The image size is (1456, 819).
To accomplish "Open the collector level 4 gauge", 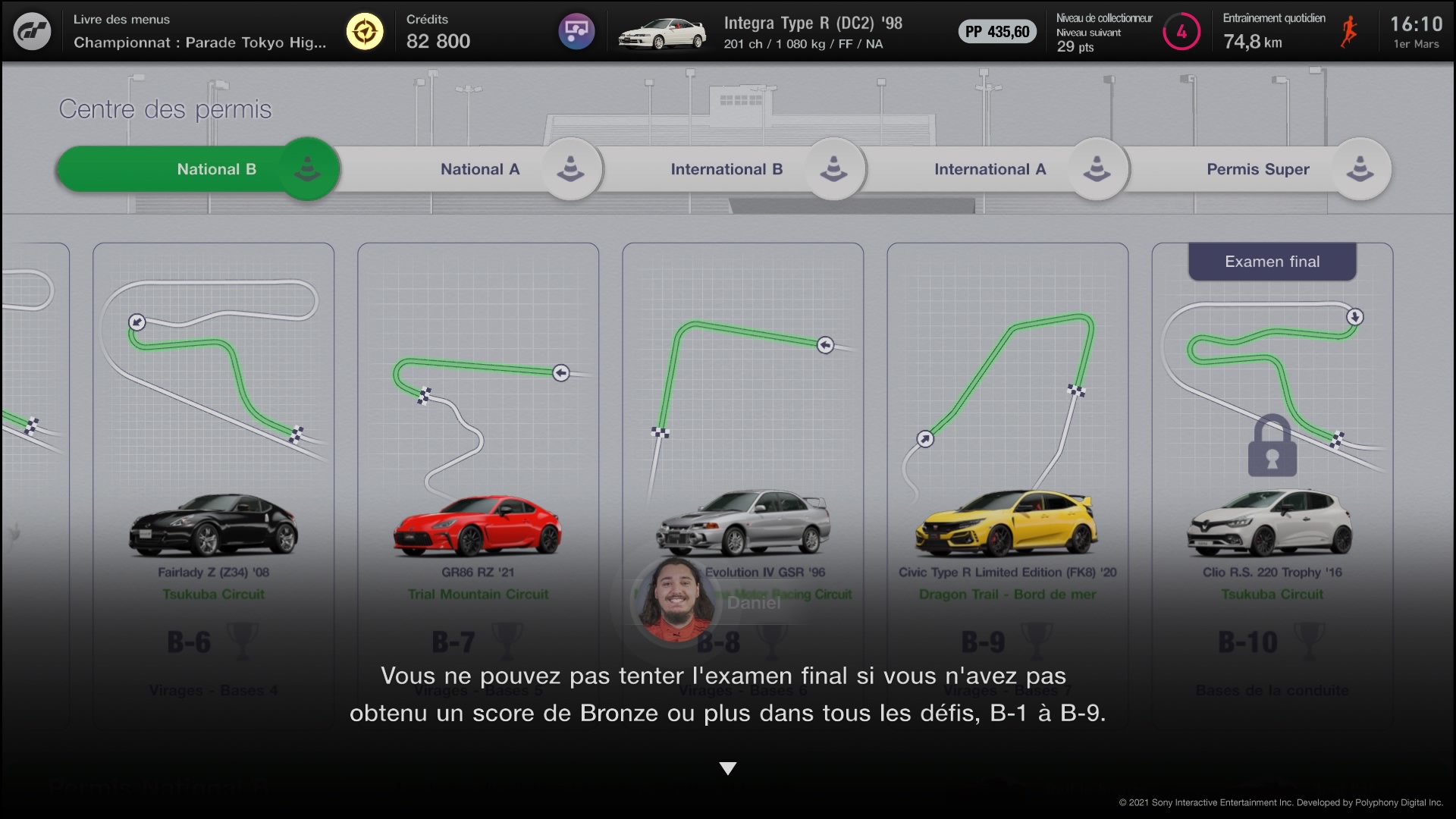I will (1181, 32).
